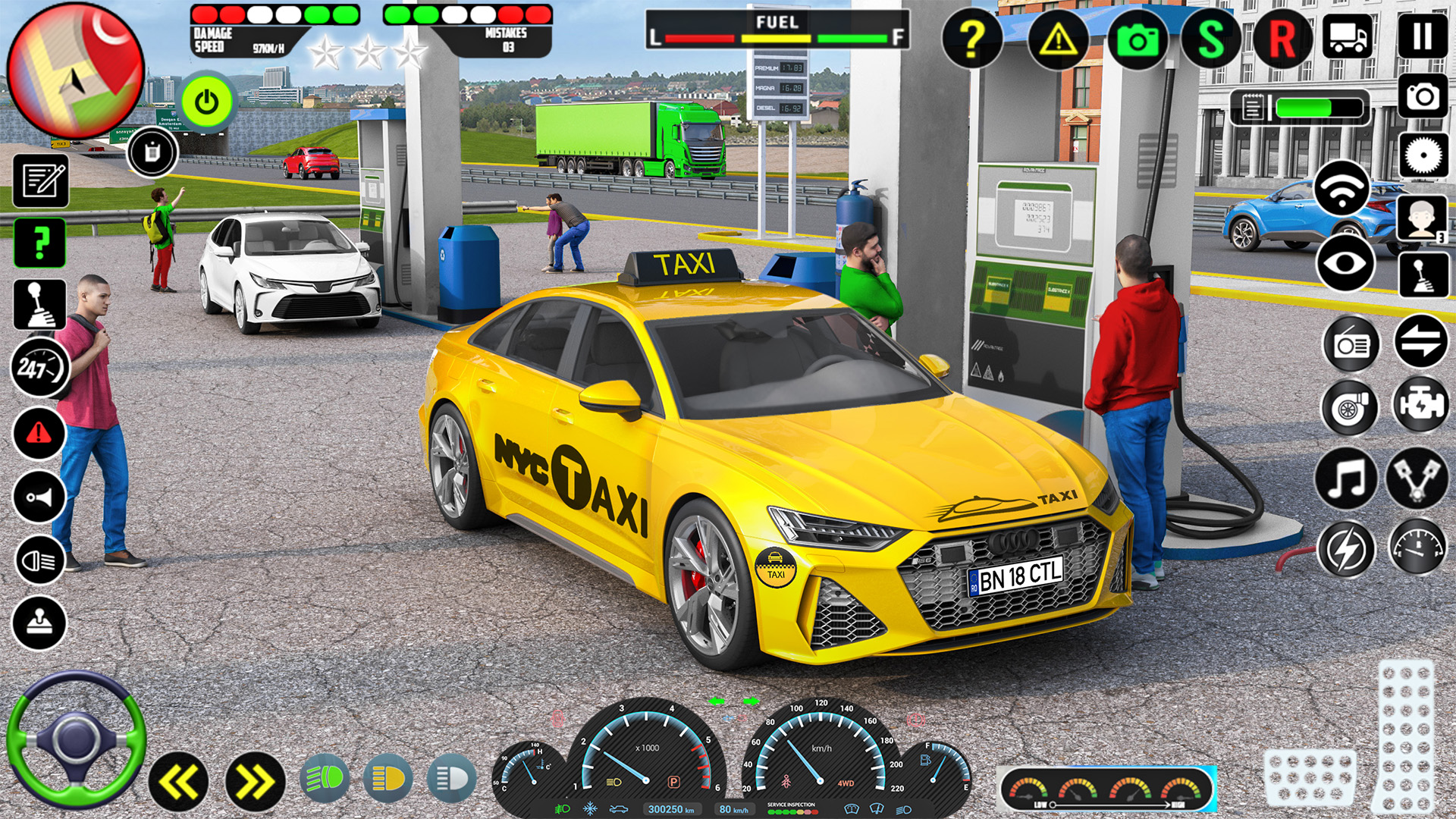This screenshot has height=819, width=1456.
Task: Open the notepad and pencil icon
Action: coord(41,180)
